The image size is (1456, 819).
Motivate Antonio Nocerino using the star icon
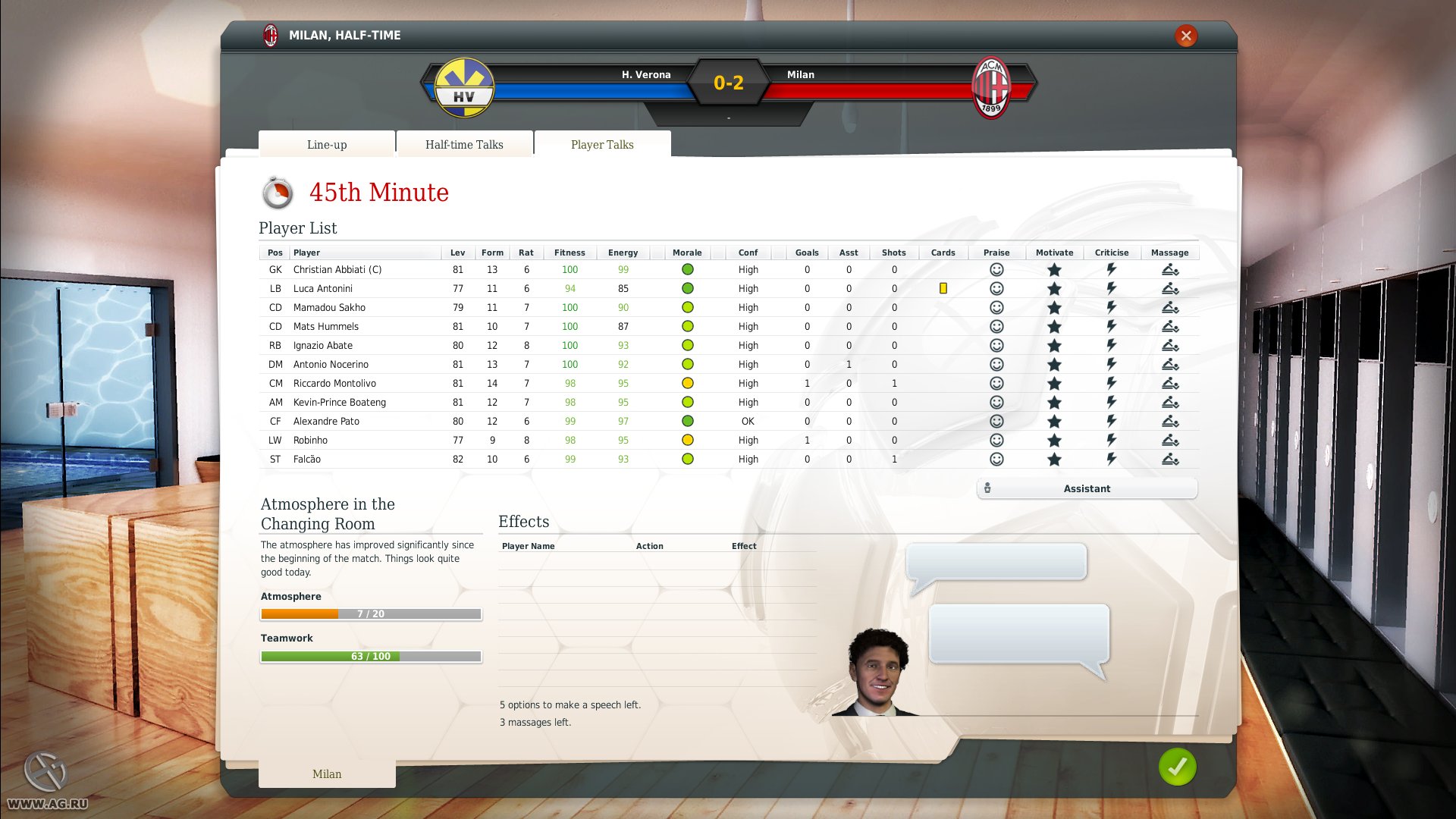coord(1054,364)
